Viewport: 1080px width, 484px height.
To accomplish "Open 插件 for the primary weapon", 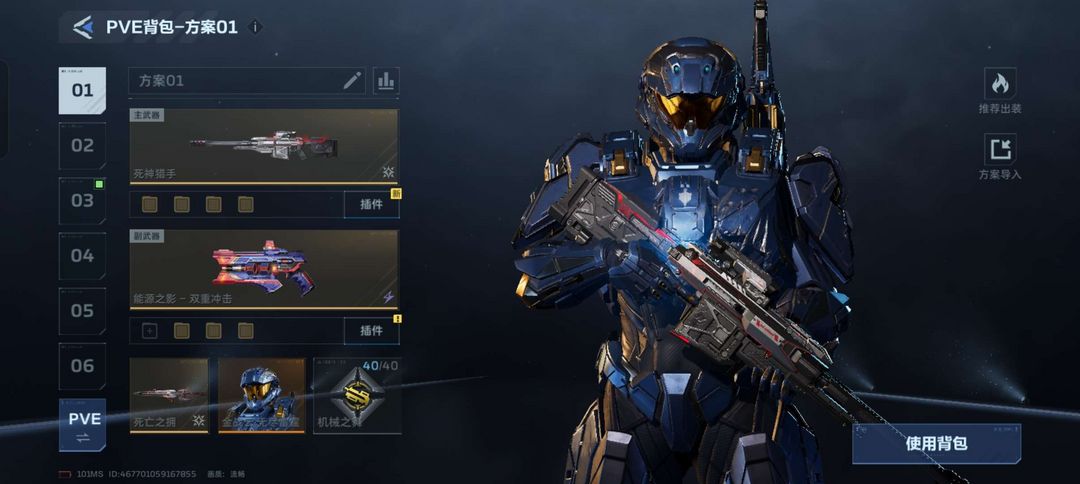I will (x=371, y=204).
